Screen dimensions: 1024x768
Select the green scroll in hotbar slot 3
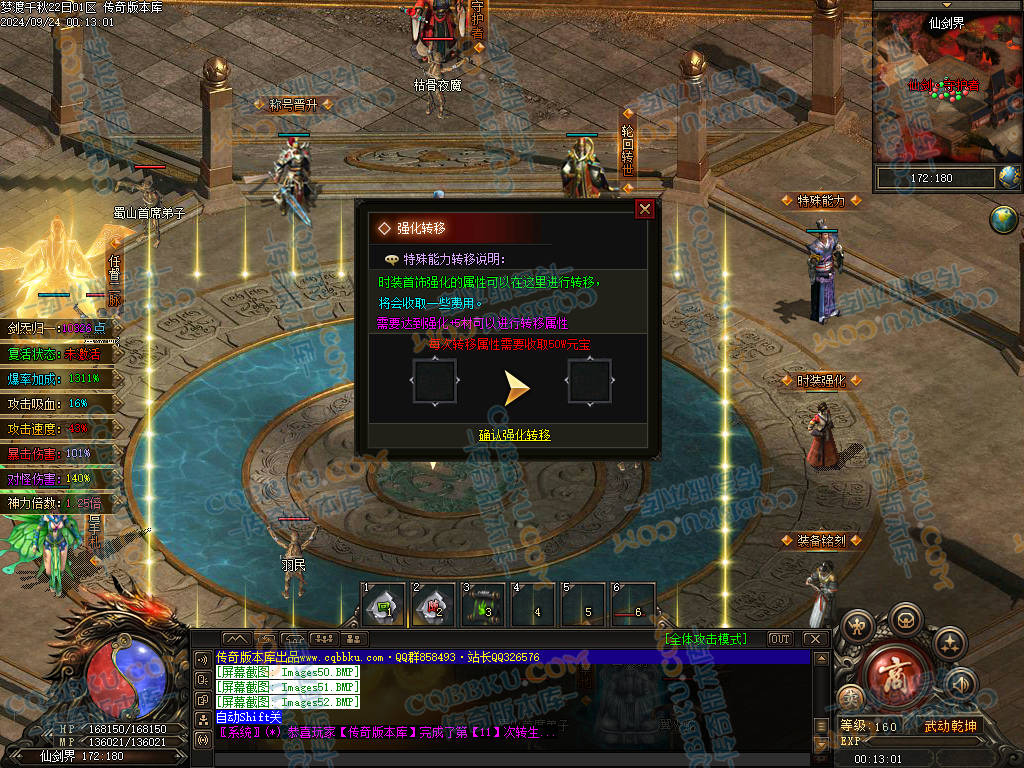pos(483,604)
